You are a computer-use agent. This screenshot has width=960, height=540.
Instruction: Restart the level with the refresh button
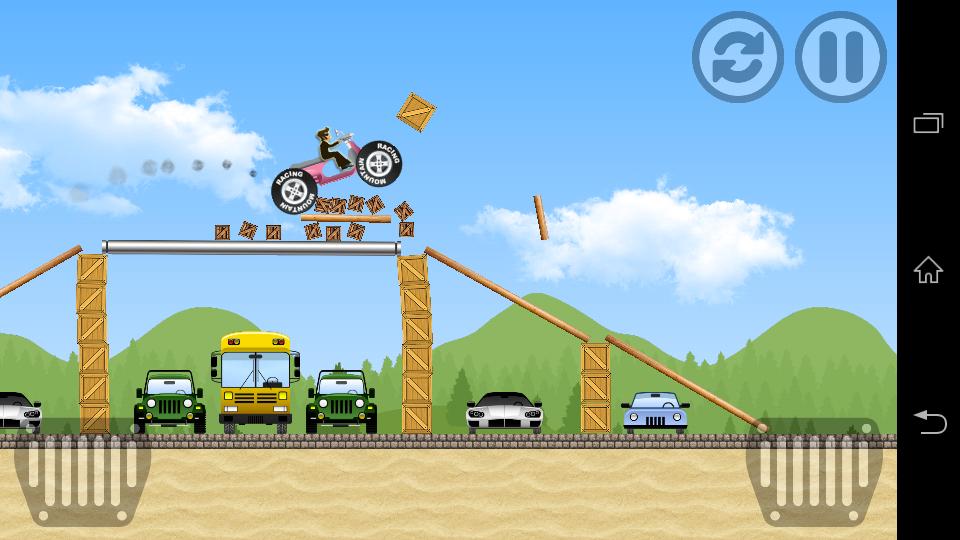(x=738, y=57)
